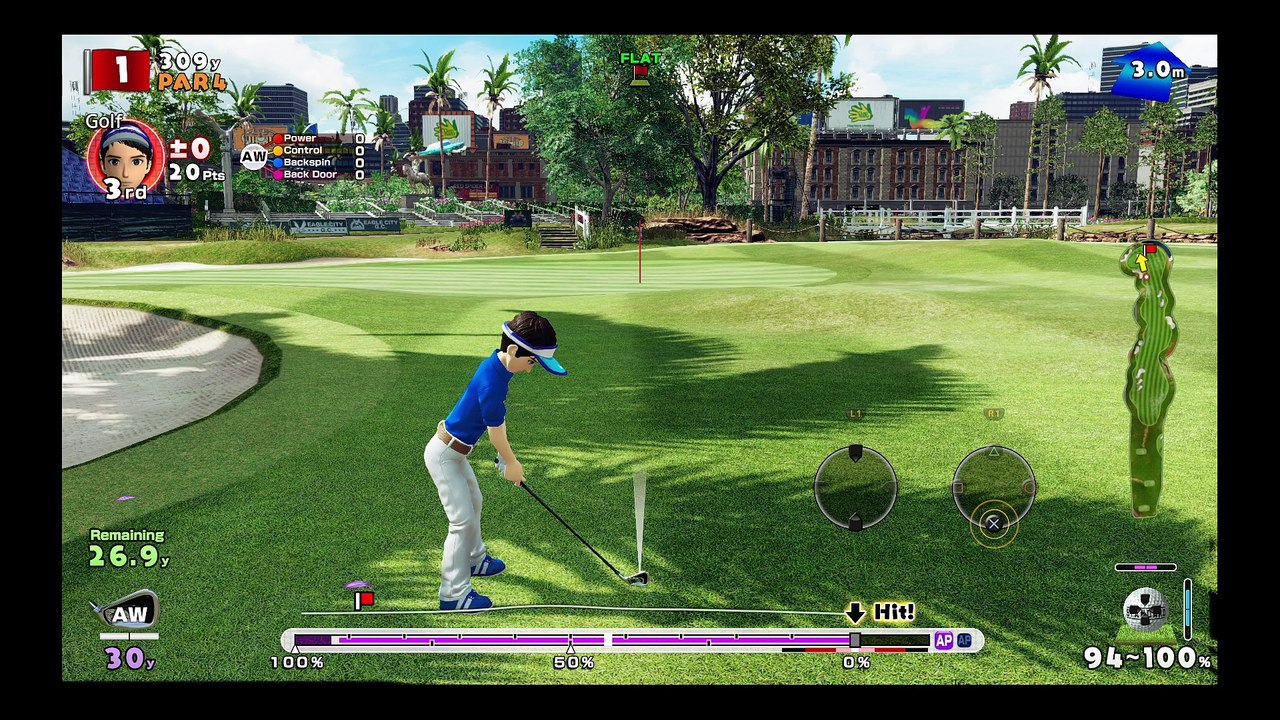Click the round AW badge beside club stats
The height and width of the screenshot is (720, 1280).
(x=253, y=156)
